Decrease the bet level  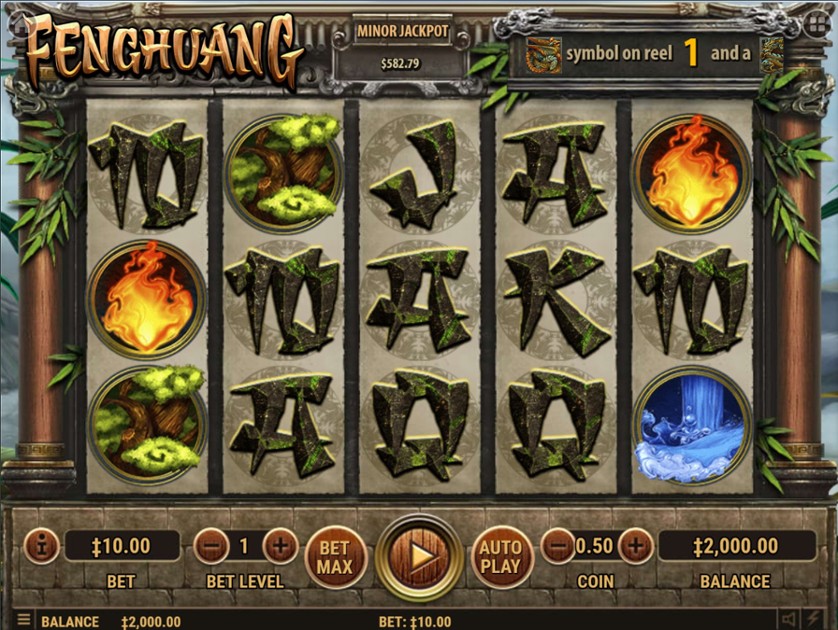211,546
